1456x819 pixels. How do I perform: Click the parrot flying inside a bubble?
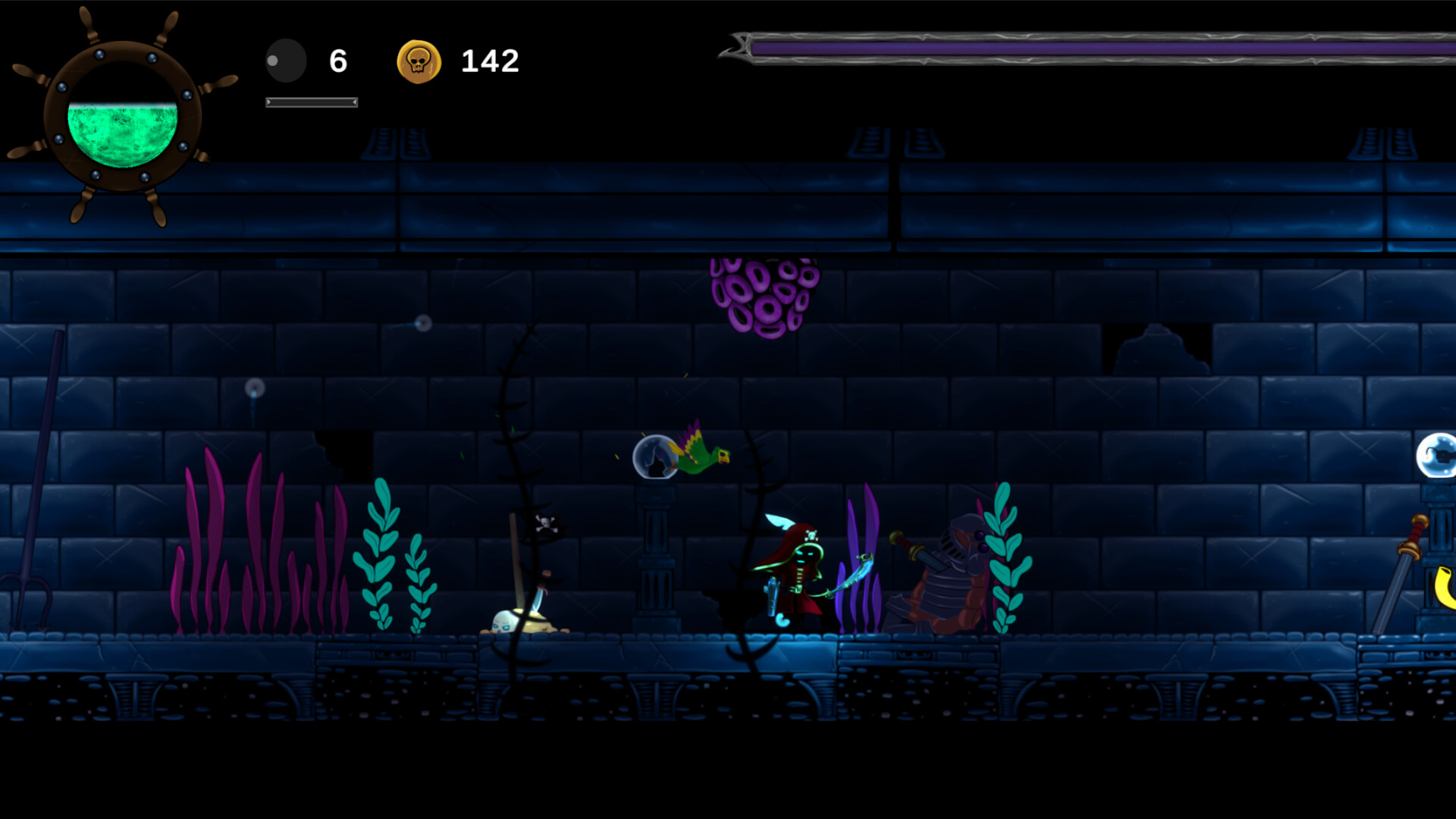[682, 455]
